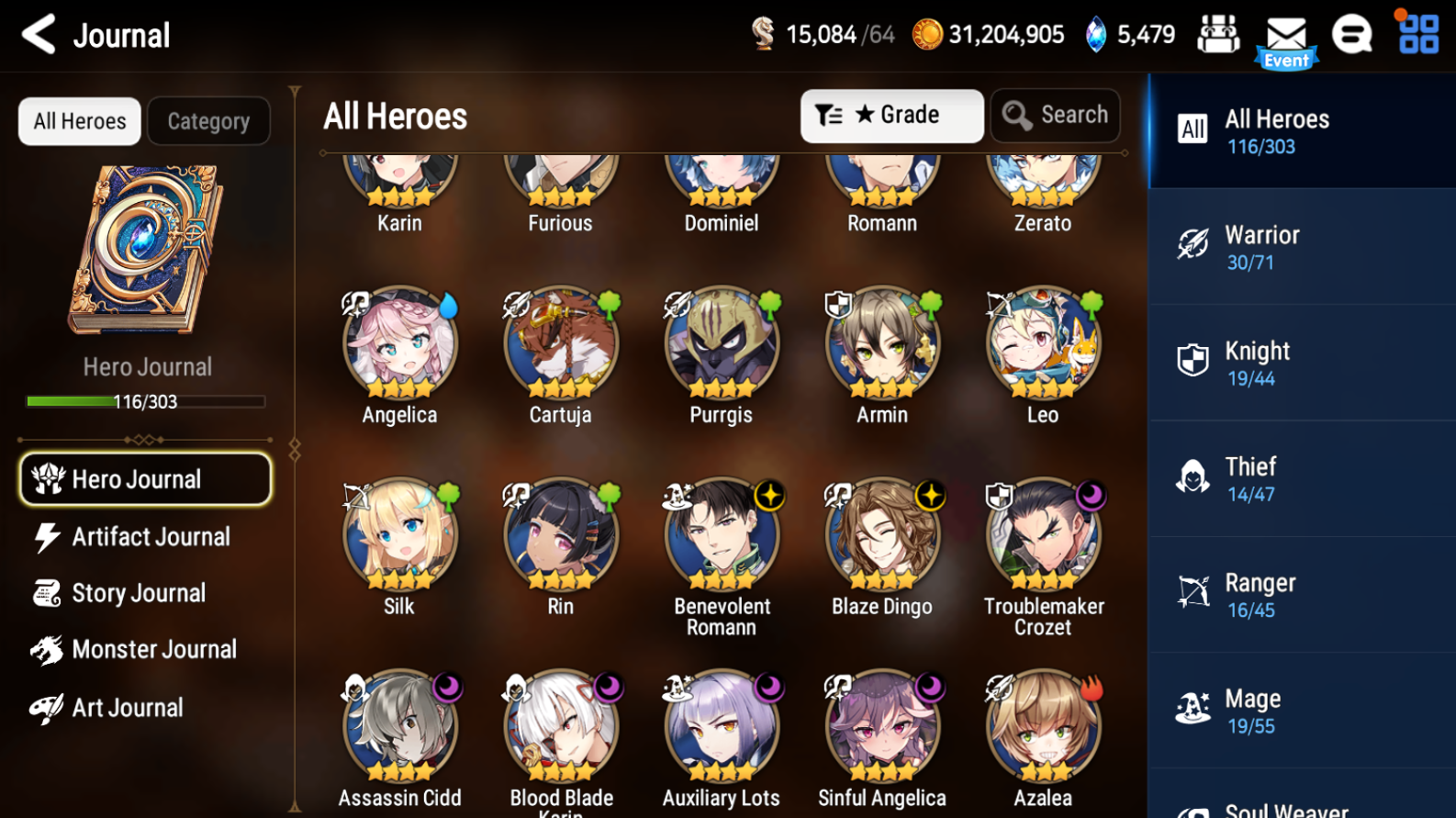Open the Art Journal
Screen dimensions: 1456x818
click(129, 707)
